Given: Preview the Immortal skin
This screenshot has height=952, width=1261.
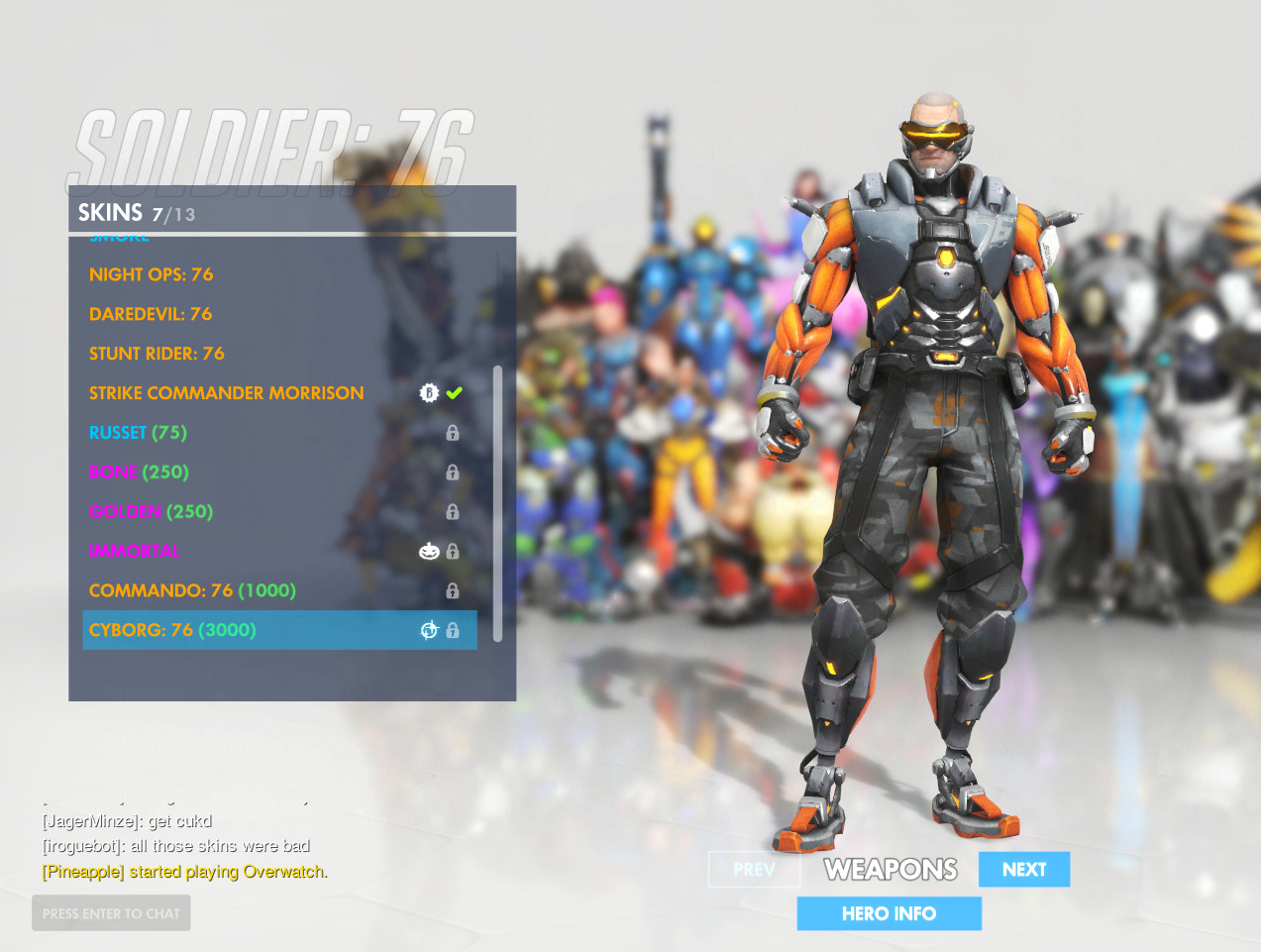Looking at the screenshot, I should click(135, 552).
